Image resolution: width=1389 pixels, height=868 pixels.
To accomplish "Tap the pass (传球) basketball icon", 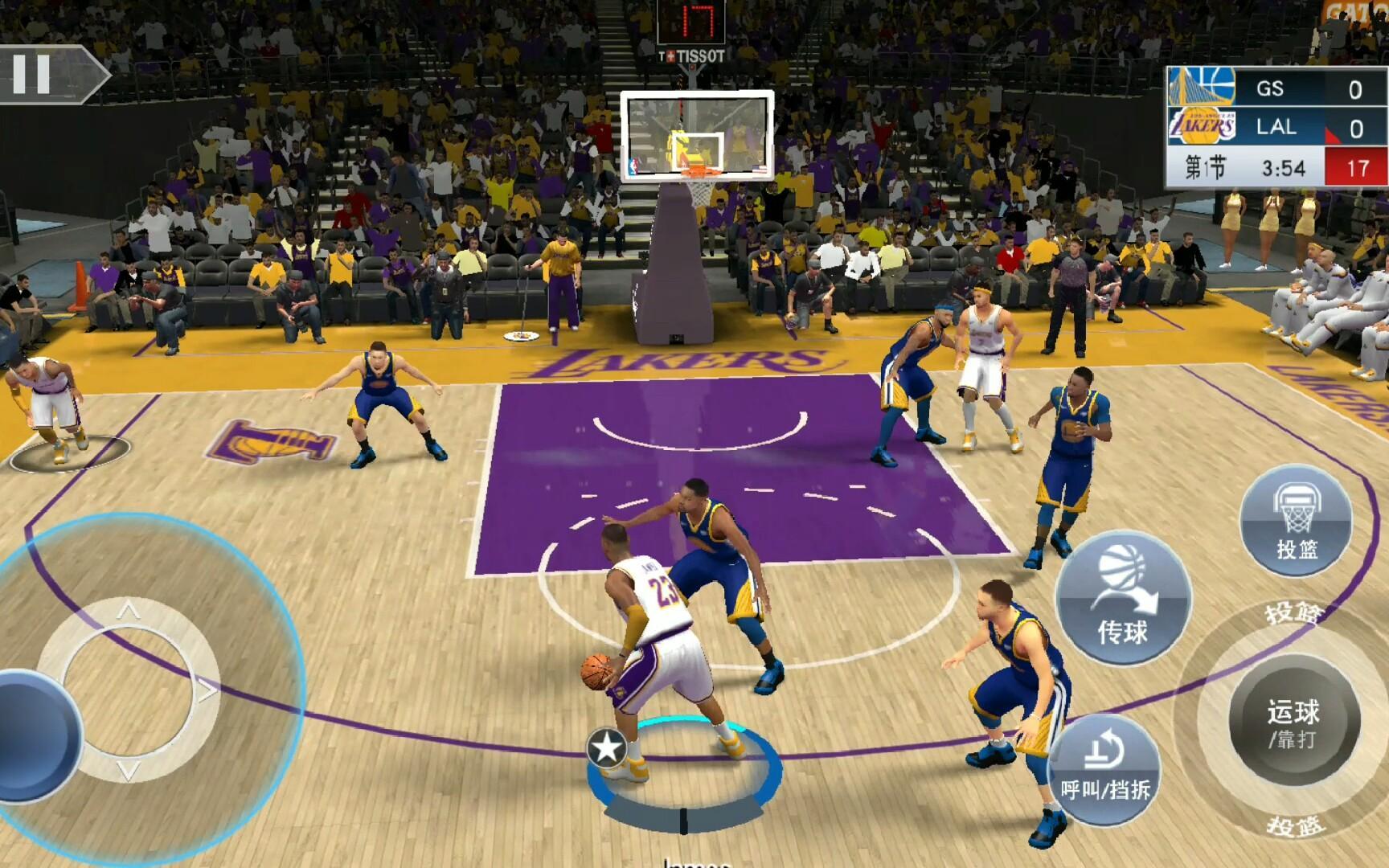I will point(1125,595).
